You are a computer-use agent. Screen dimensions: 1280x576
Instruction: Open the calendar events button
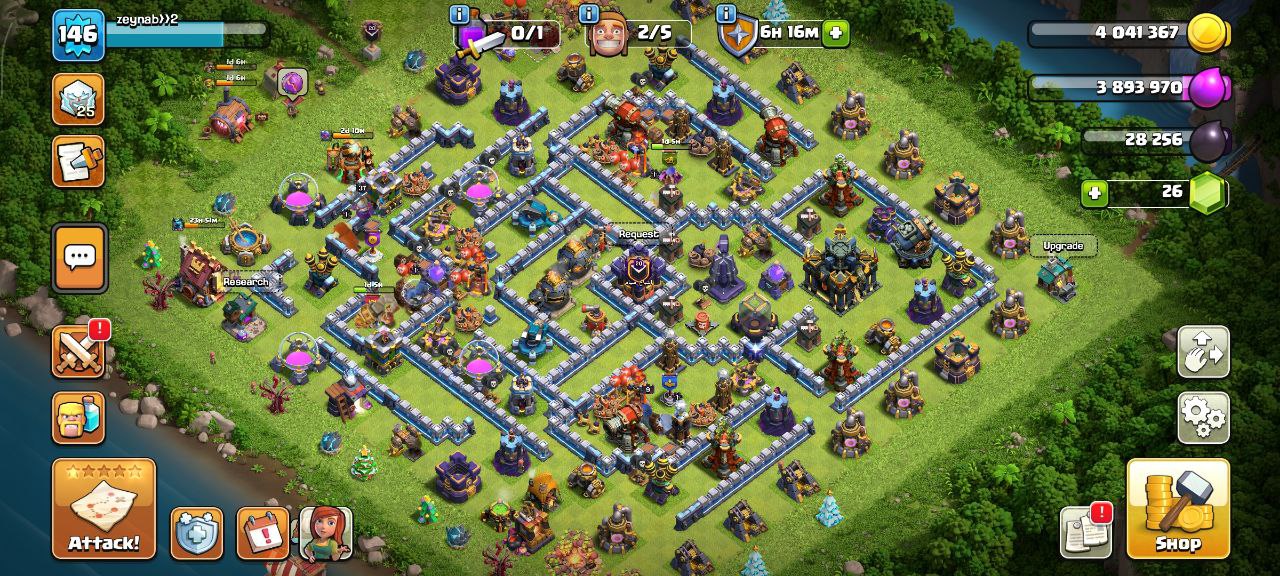tap(262, 533)
